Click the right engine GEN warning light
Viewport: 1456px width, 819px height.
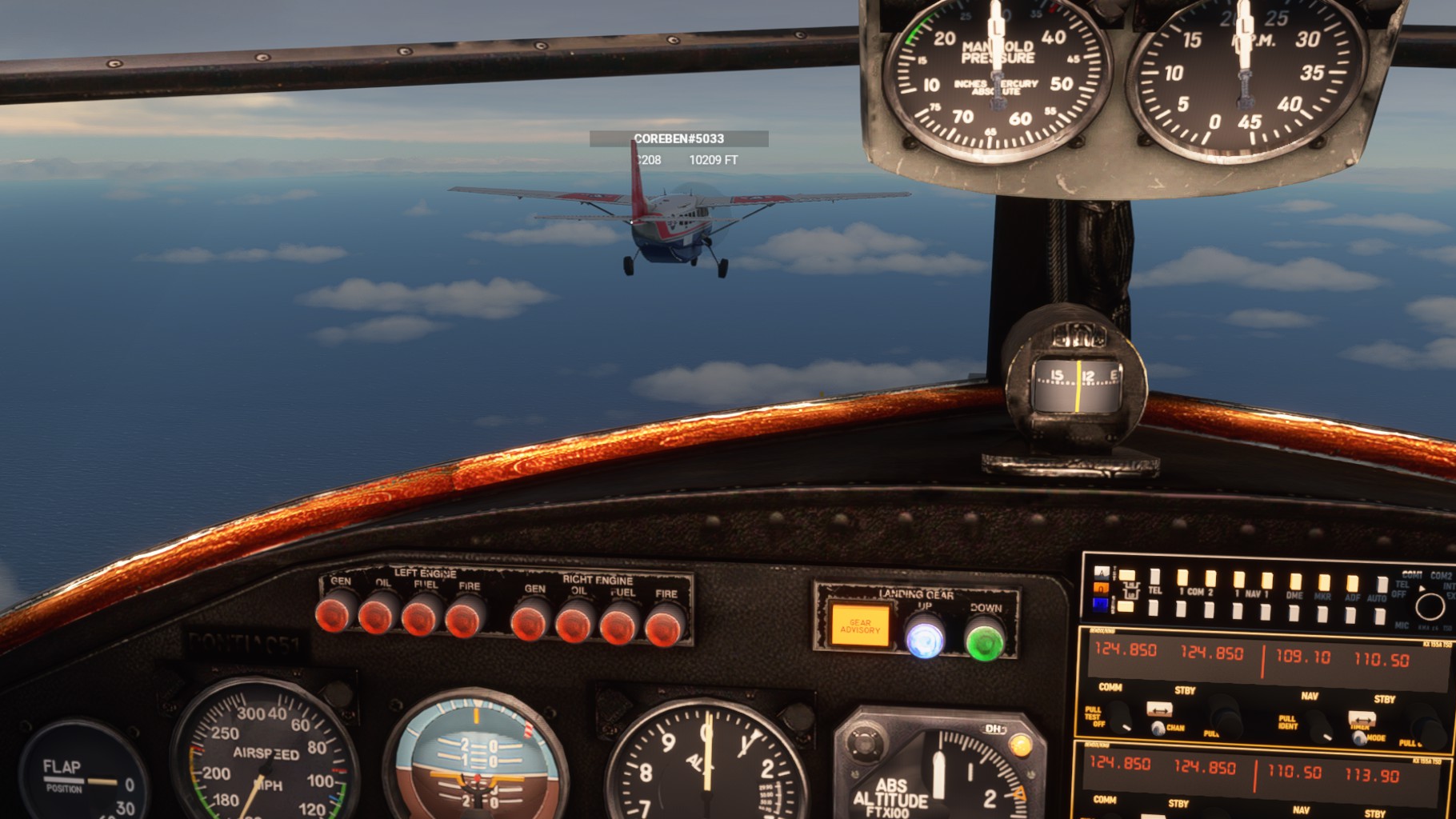pyautogui.click(x=529, y=621)
